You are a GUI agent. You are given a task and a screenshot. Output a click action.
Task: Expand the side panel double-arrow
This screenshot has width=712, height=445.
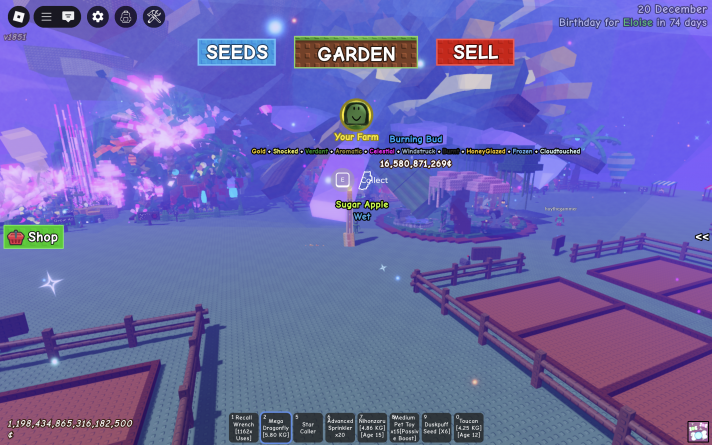(x=702, y=237)
